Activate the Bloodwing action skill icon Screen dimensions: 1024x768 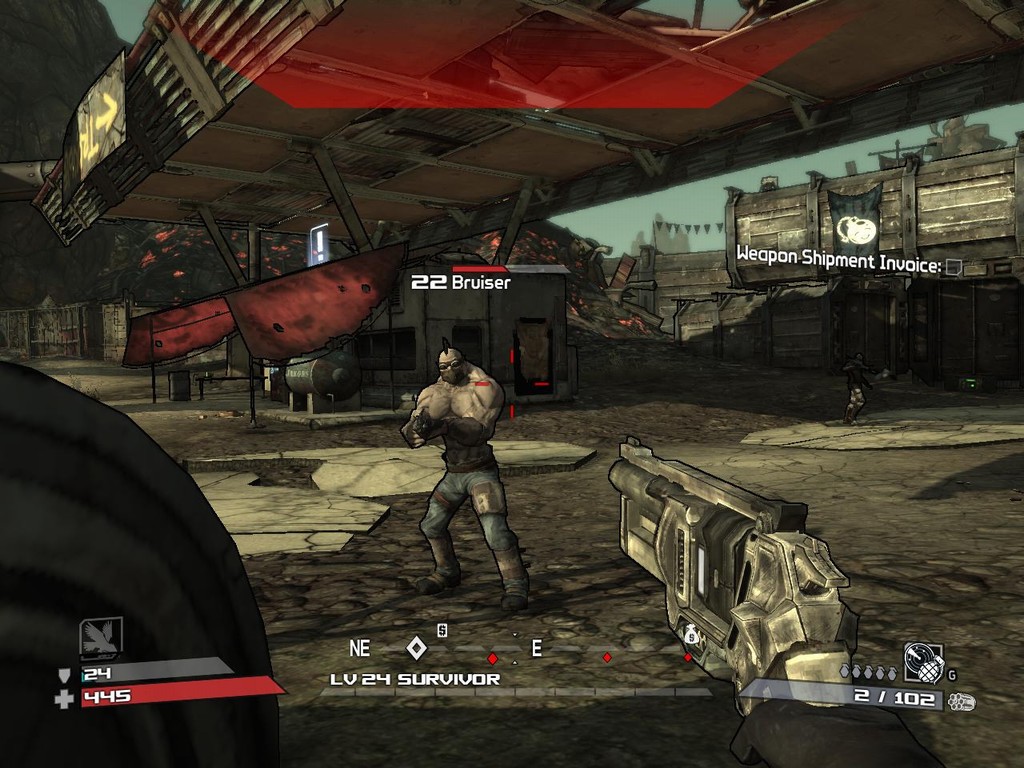click(x=101, y=637)
